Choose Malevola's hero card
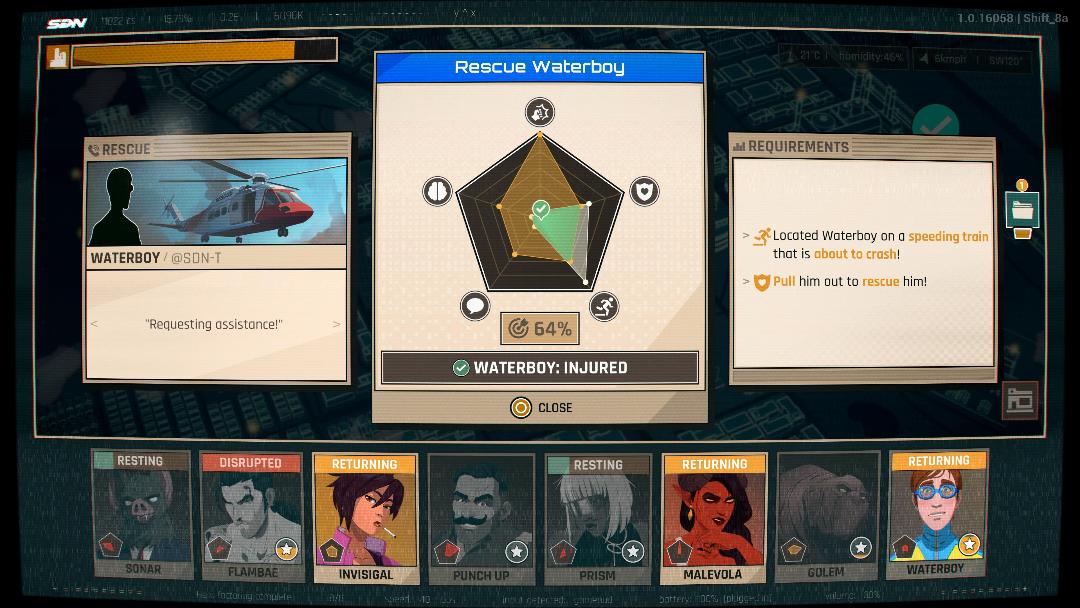 (713, 518)
